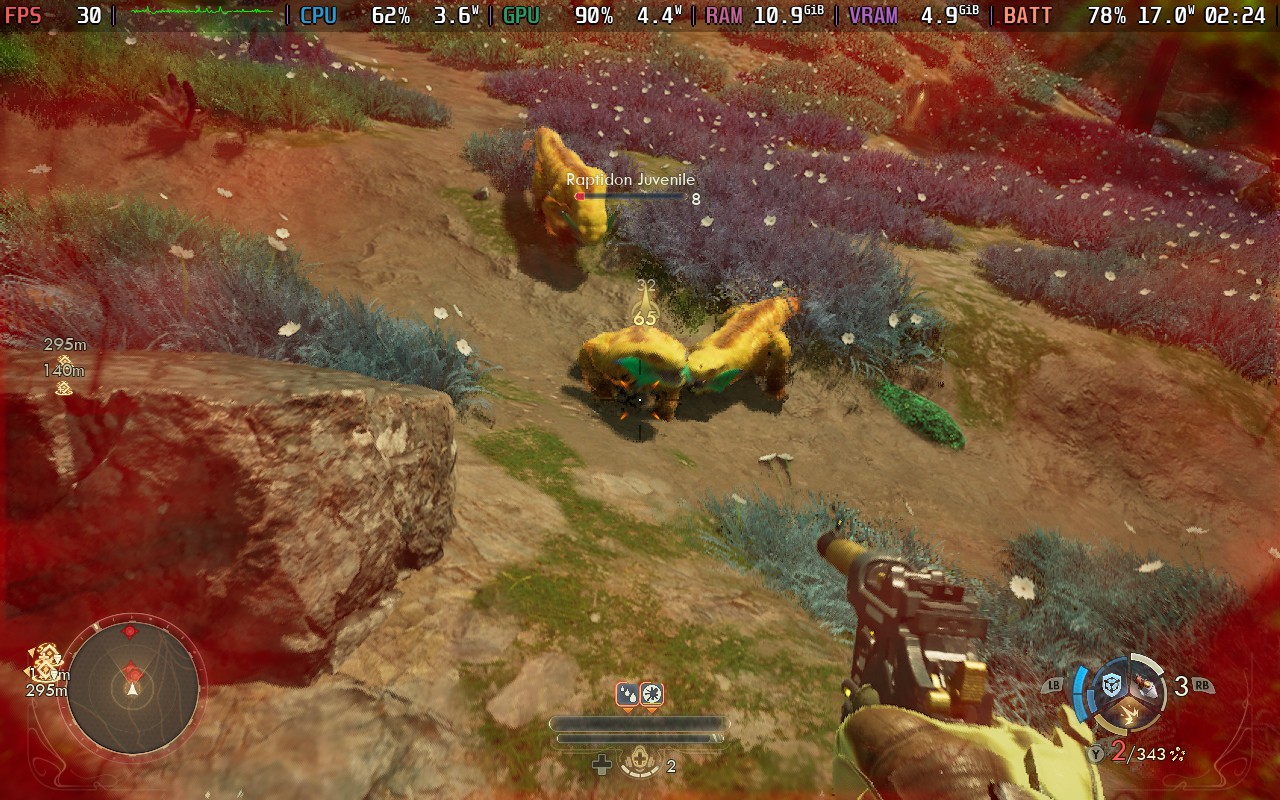Select the 140m objective waypoint marker
This screenshot has width=1280, height=800.
pos(63,387)
